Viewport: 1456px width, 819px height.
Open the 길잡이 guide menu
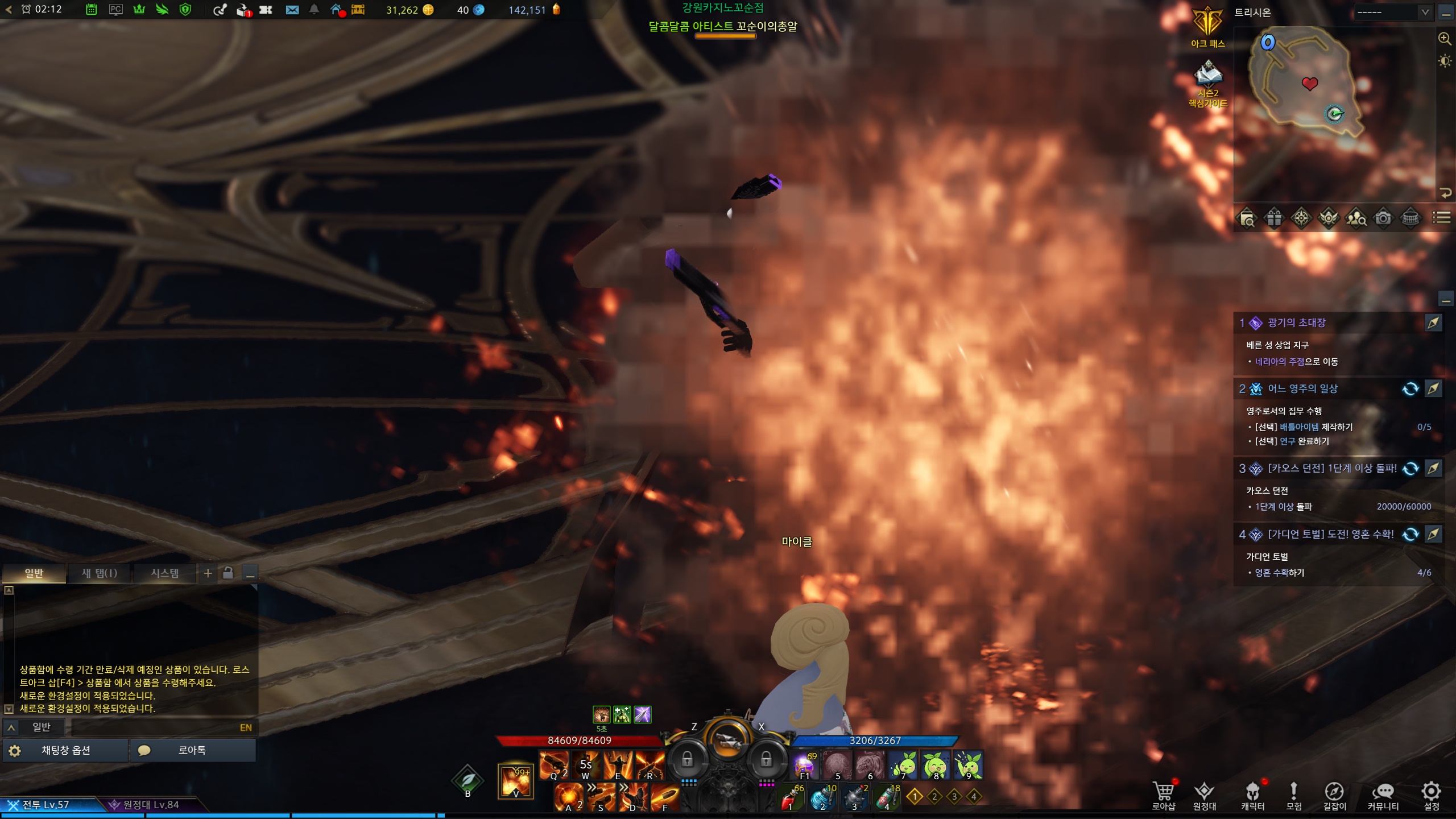coord(1334,795)
